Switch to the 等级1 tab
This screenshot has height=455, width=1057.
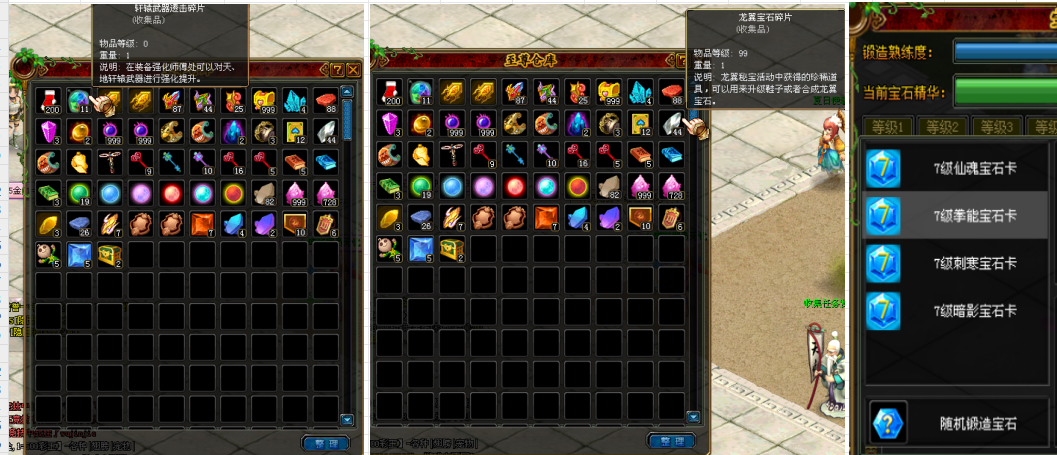click(x=887, y=127)
